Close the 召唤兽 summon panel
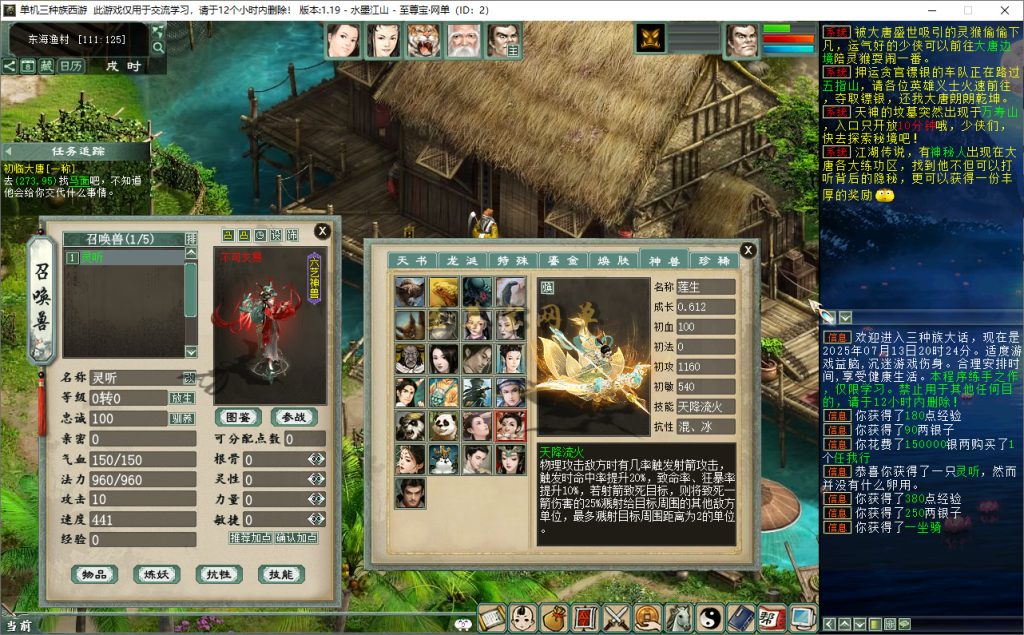Image resolution: width=1024 pixels, height=635 pixels. click(322, 231)
